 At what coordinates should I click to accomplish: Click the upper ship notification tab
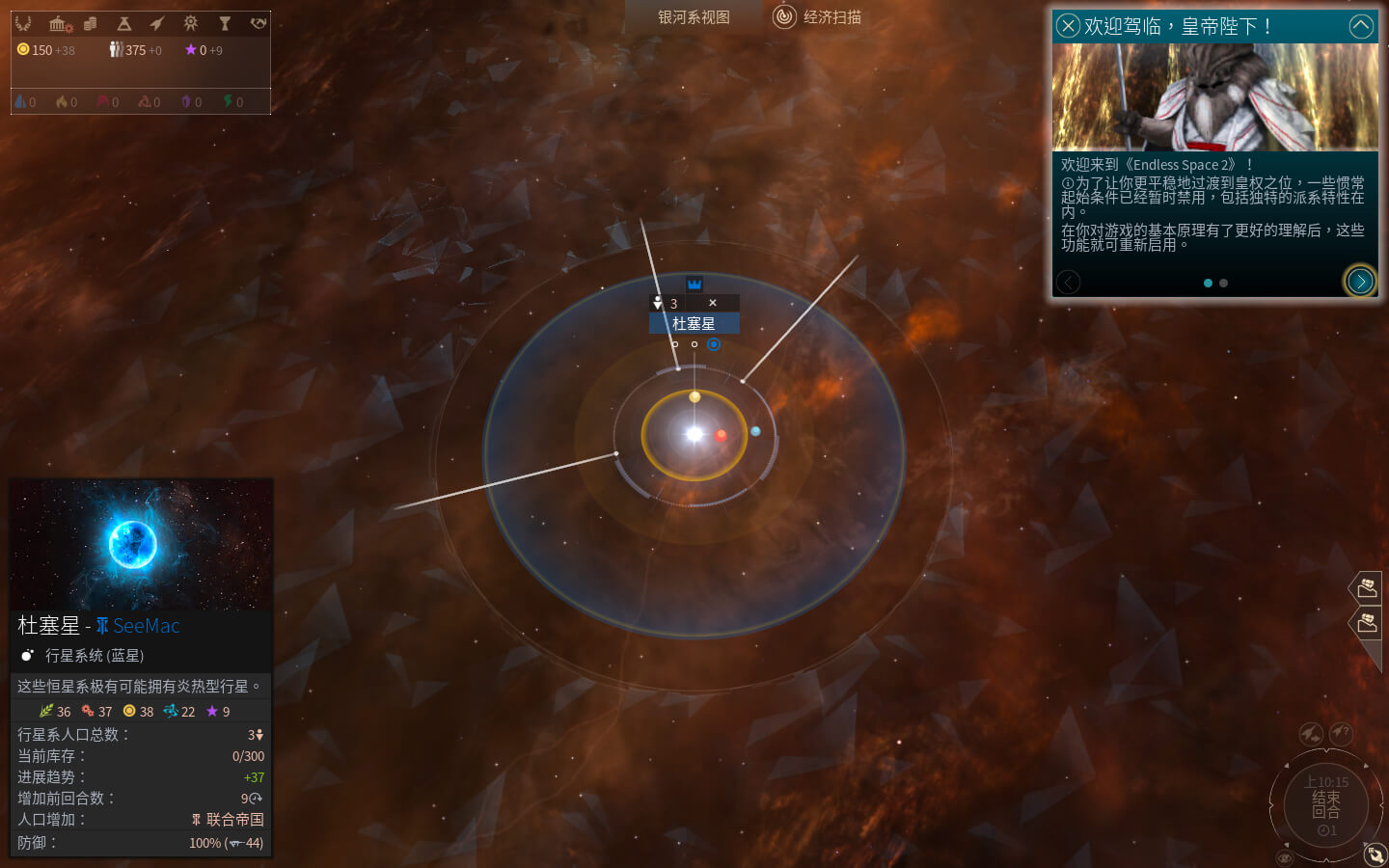click(x=1367, y=586)
